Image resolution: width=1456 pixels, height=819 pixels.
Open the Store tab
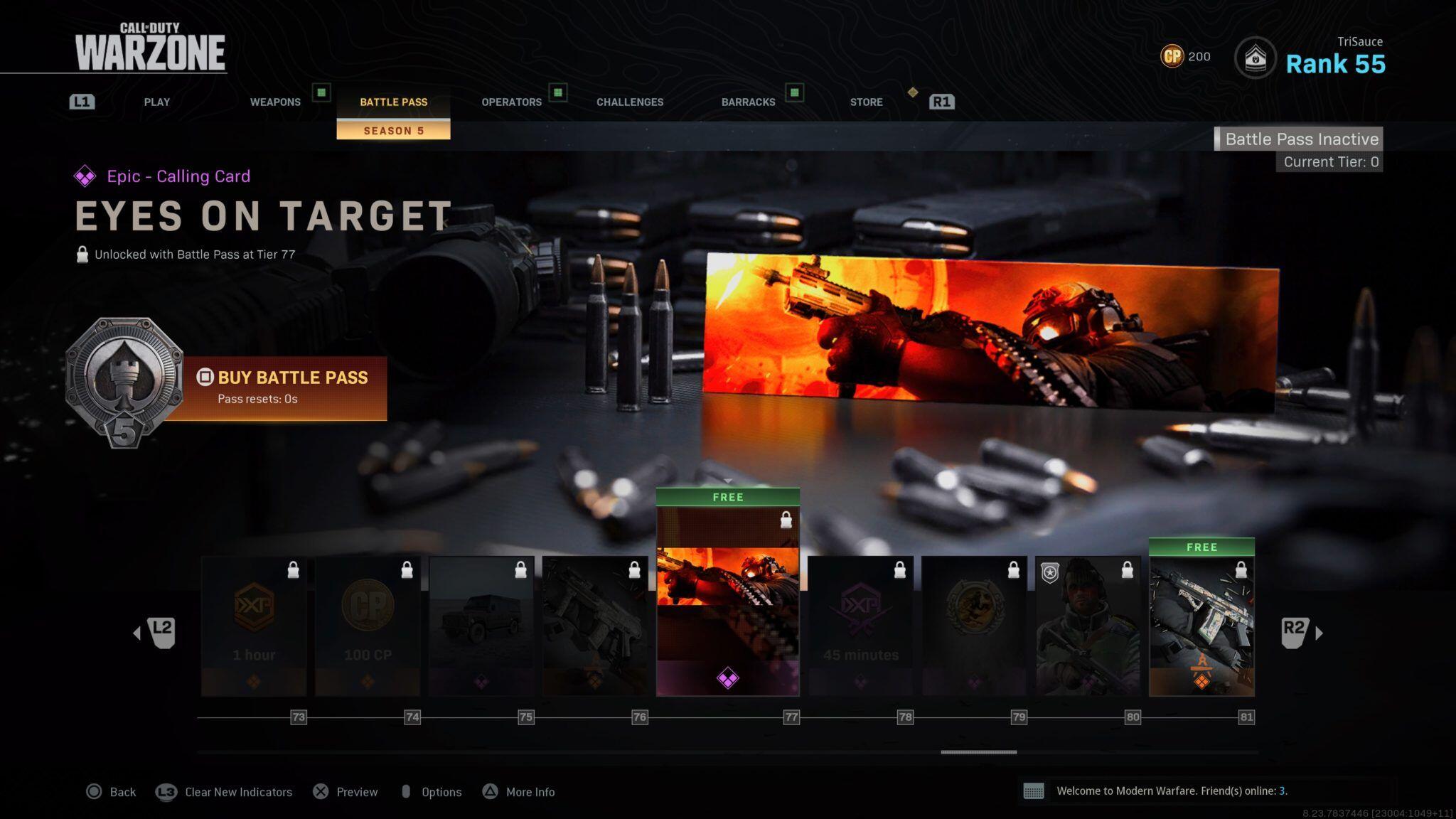[866, 102]
